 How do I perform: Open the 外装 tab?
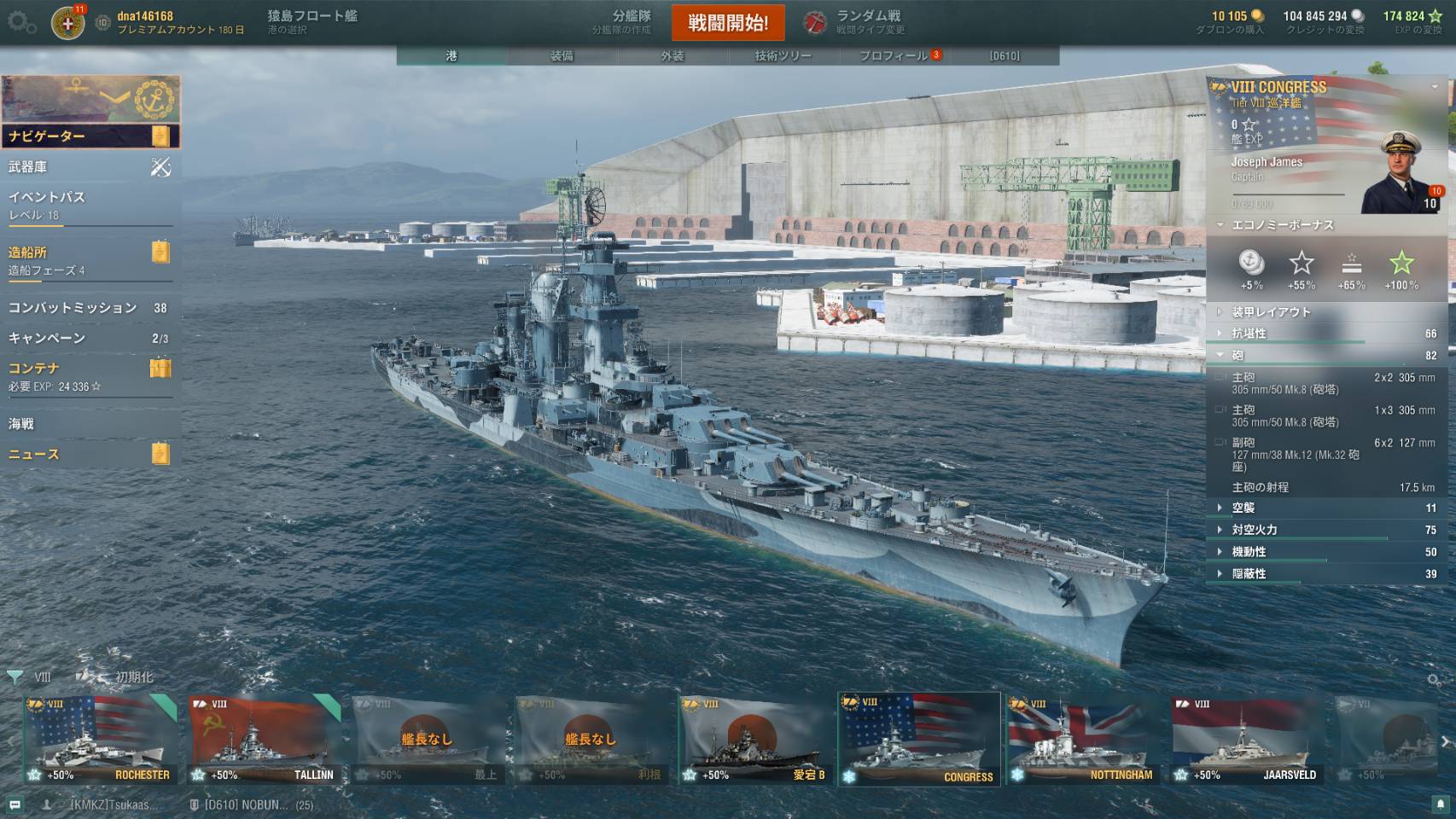[x=672, y=55]
